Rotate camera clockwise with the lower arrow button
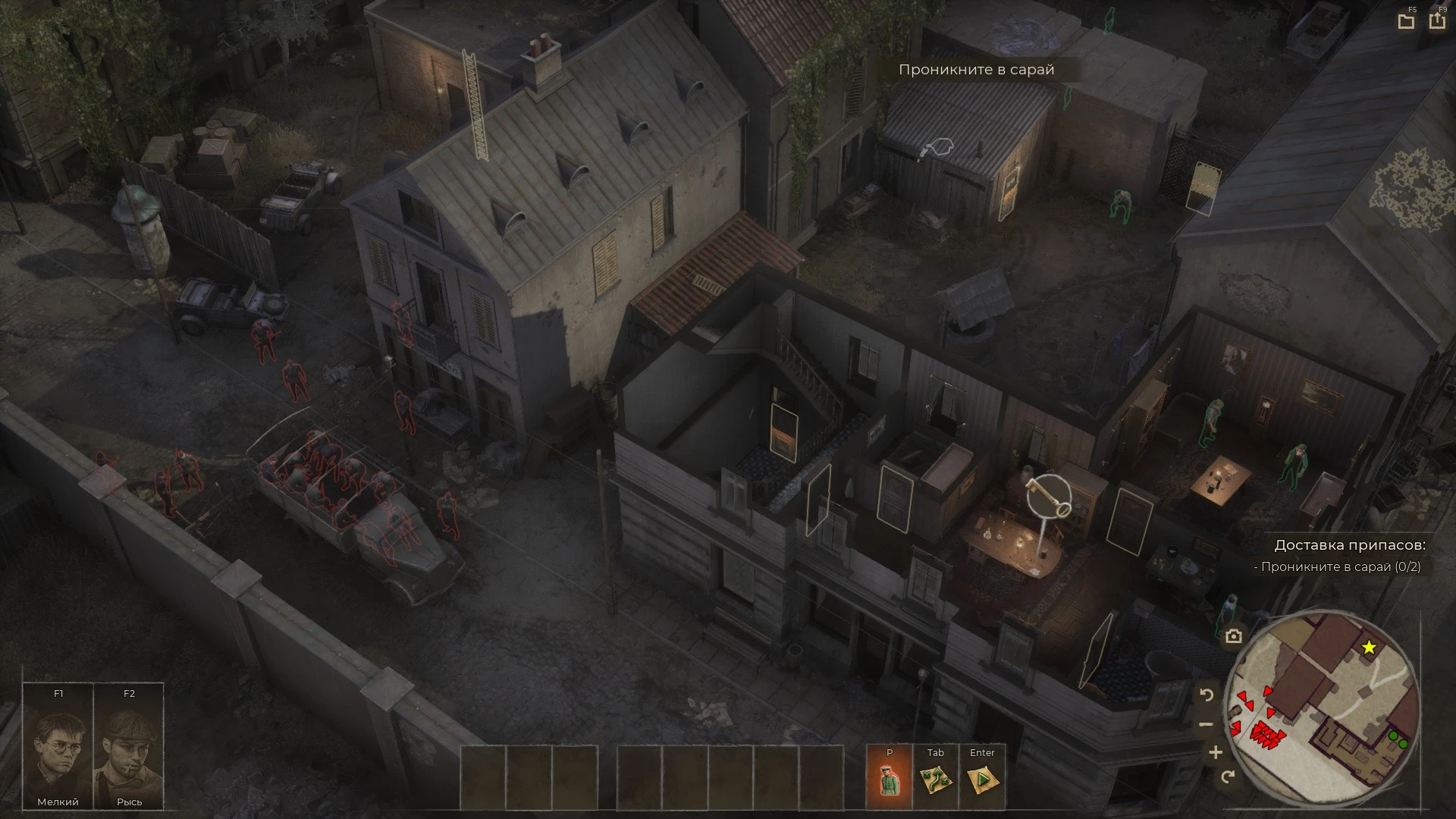This screenshot has width=1456, height=819. pyautogui.click(x=1228, y=777)
